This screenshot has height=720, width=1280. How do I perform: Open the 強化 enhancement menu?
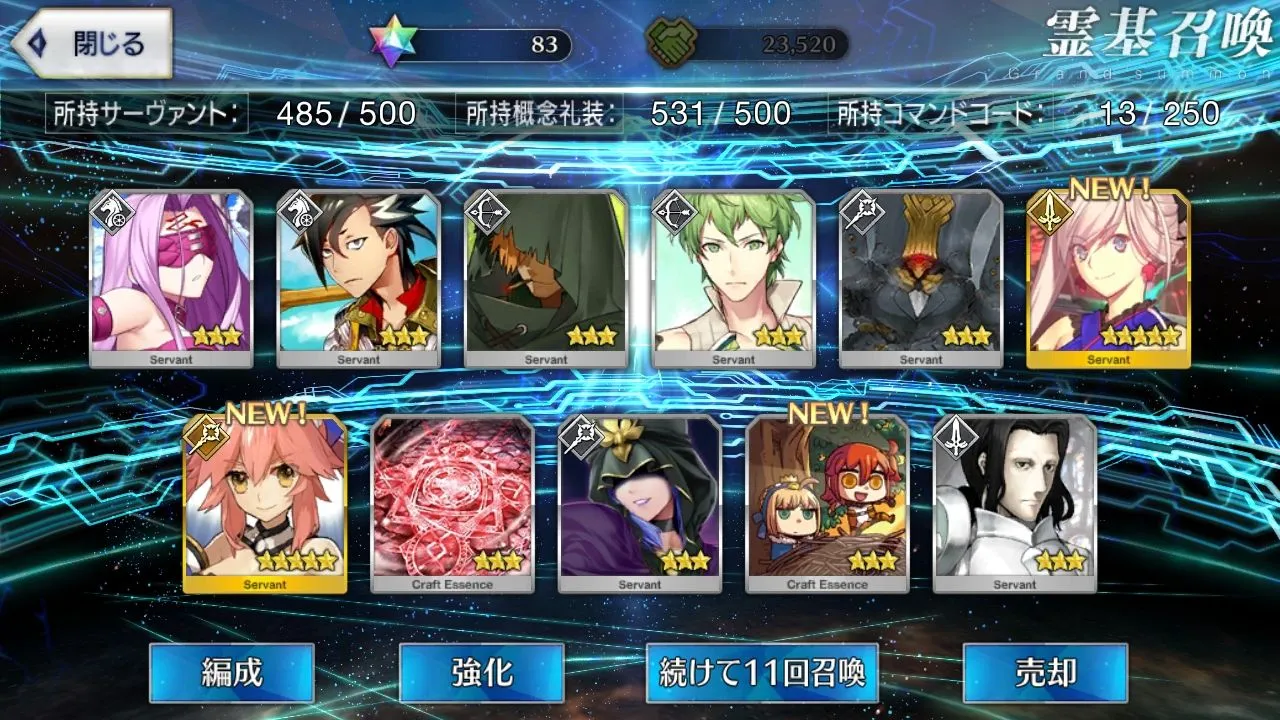481,672
